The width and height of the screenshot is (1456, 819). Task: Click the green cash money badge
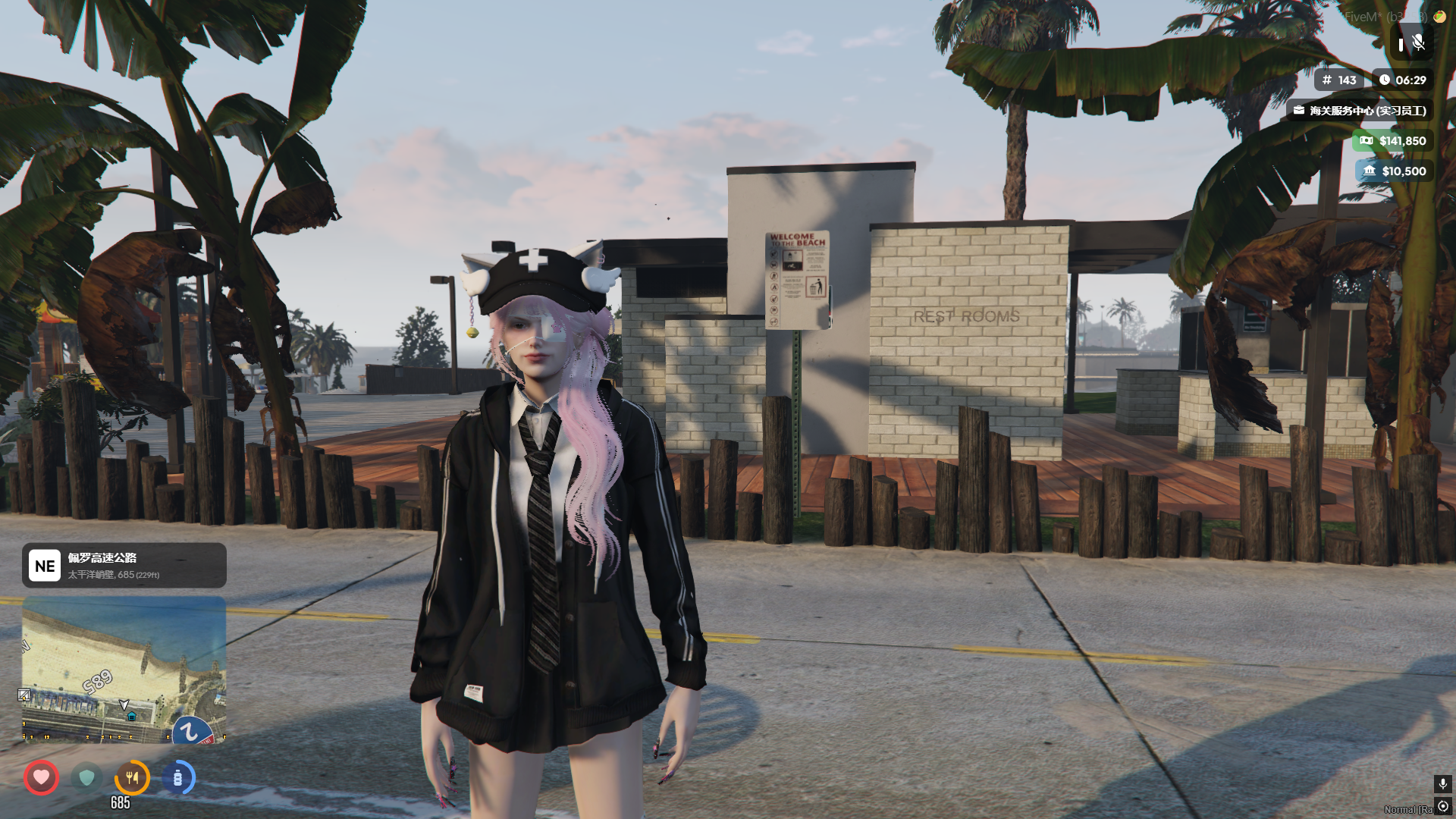(1392, 141)
